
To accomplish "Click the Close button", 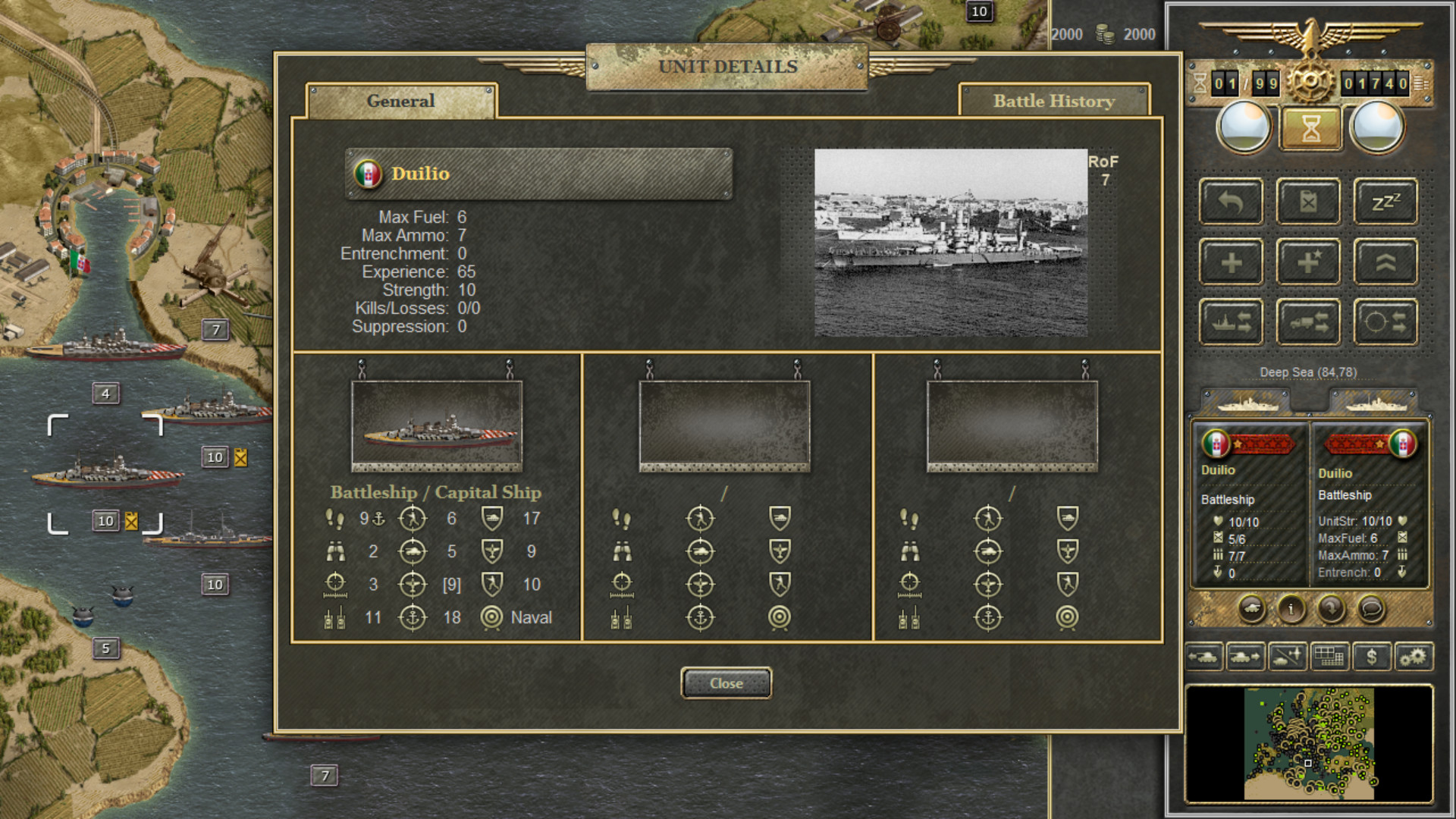I will 726,682.
